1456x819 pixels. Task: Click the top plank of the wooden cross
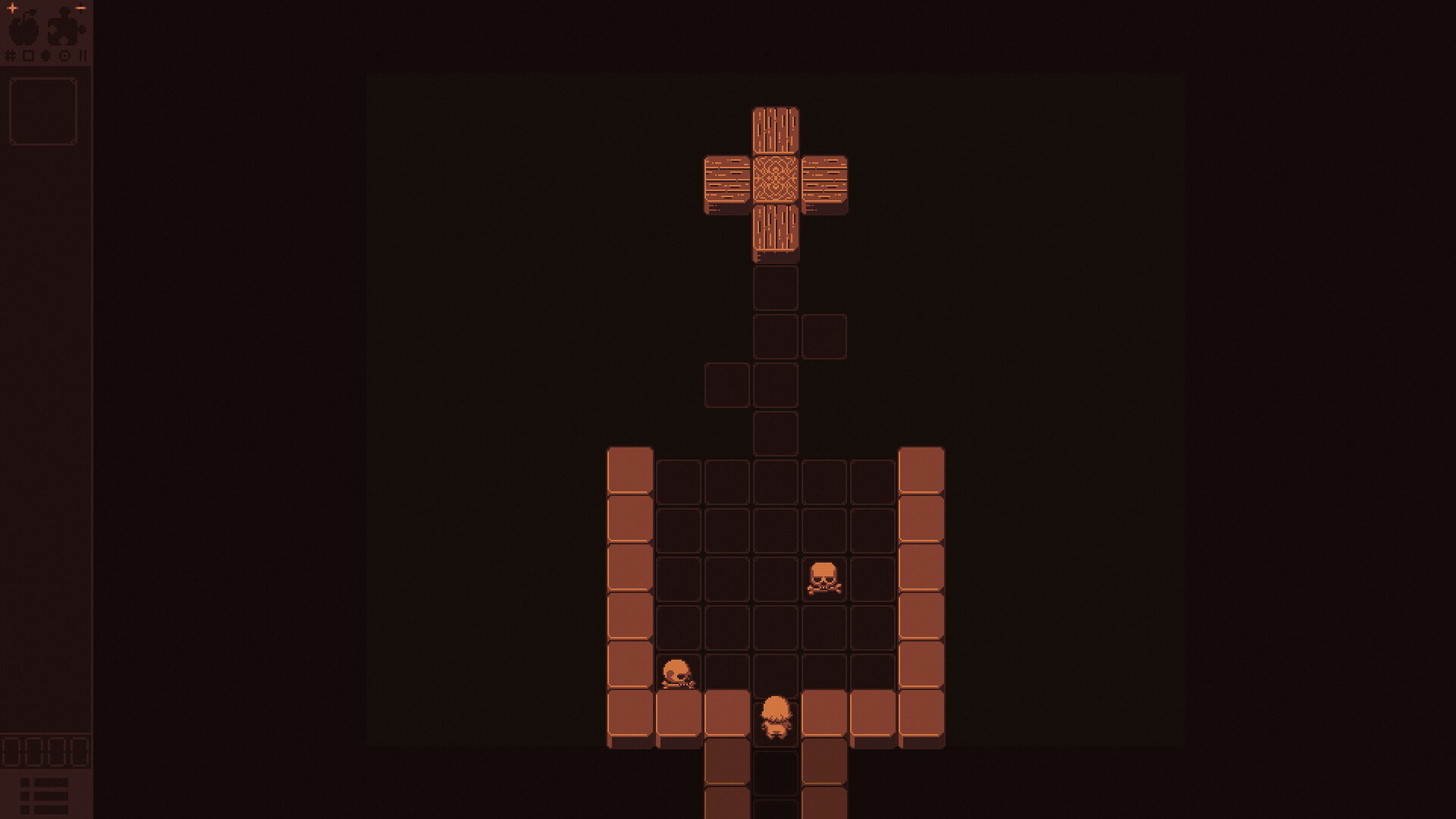[775, 130]
